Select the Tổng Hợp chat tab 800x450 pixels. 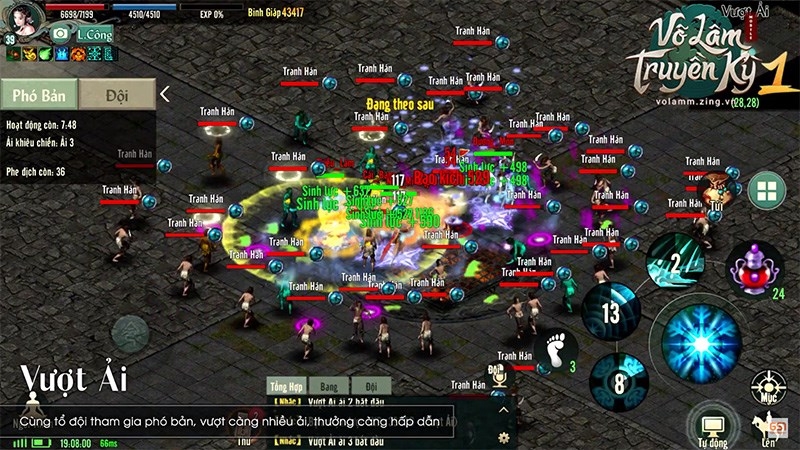(x=285, y=386)
